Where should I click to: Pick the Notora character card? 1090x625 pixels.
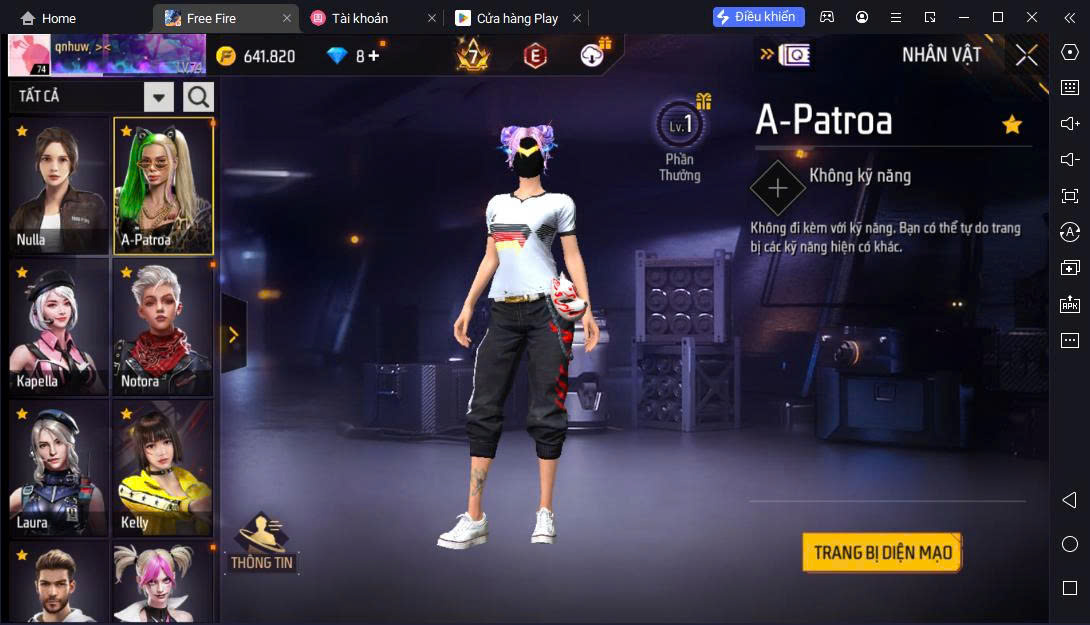[162, 327]
